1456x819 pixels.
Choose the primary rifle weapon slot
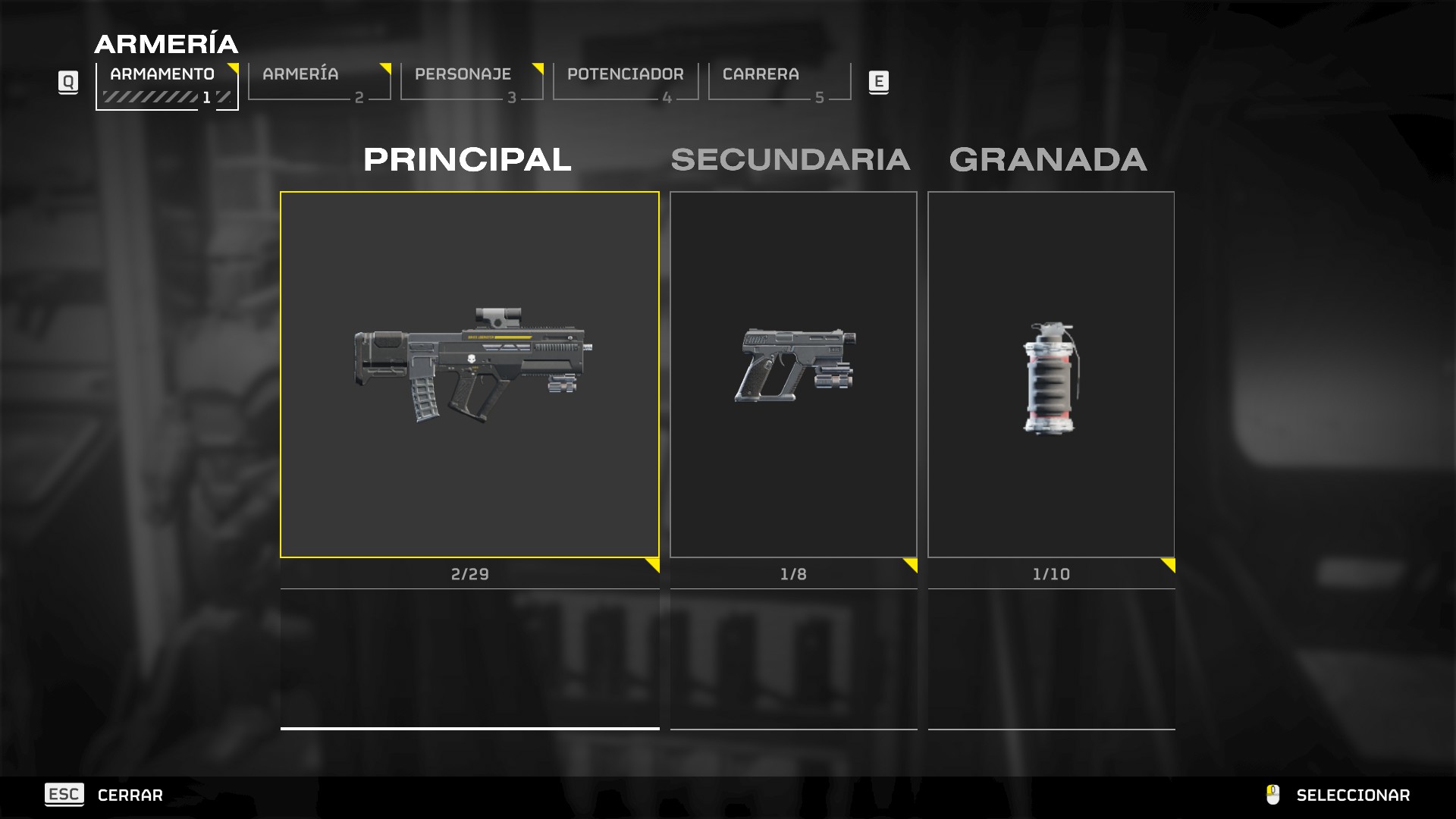[469, 375]
